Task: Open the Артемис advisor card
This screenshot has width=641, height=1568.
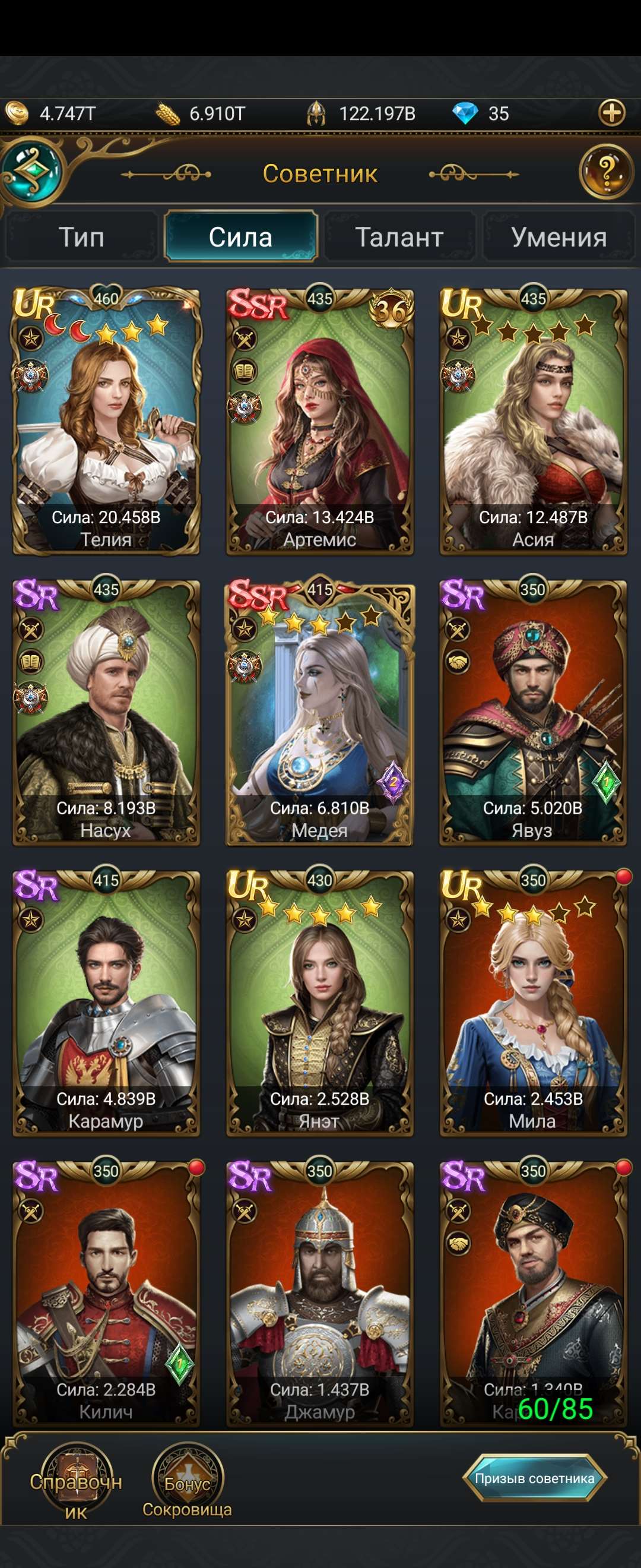Action: [320, 421]
